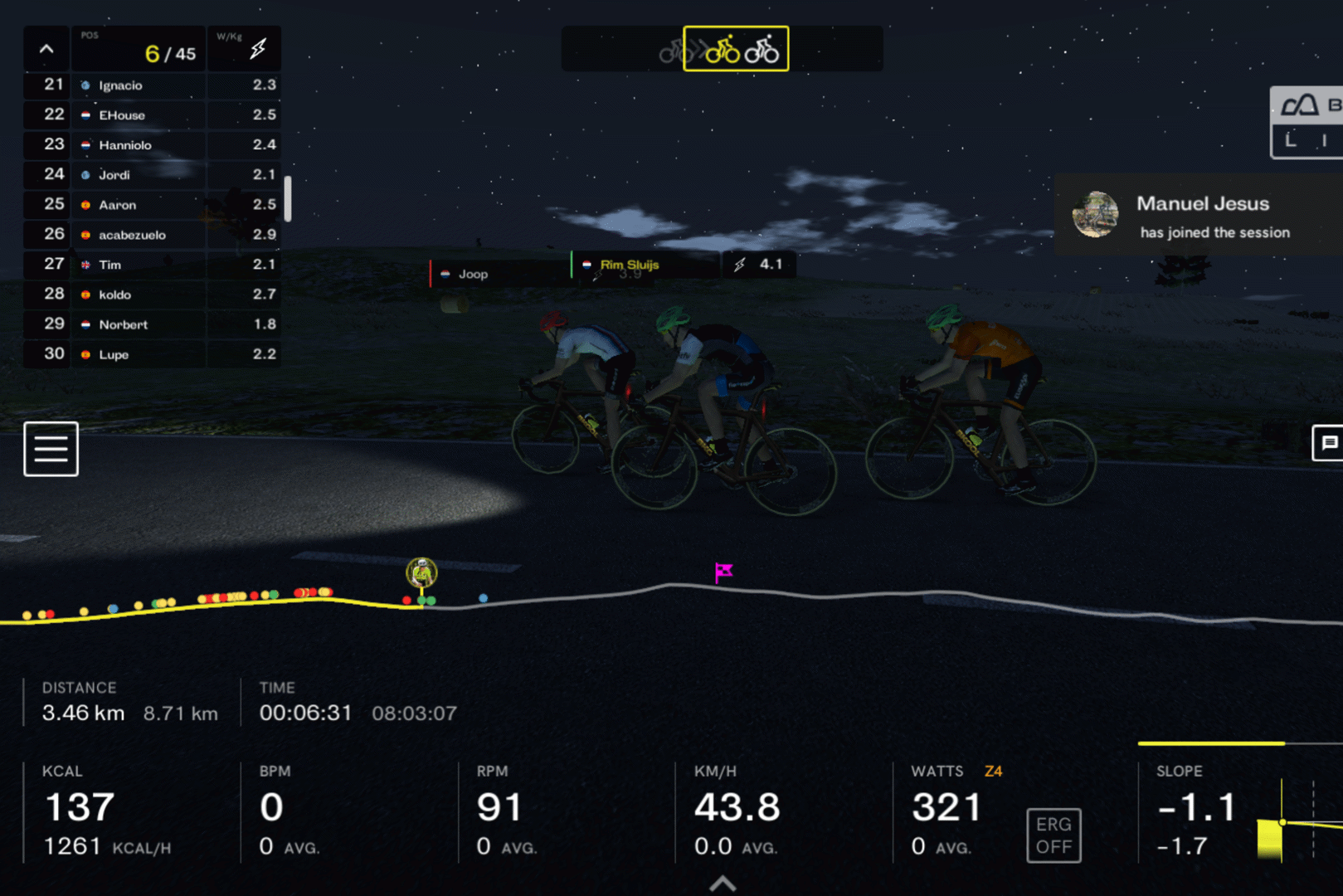
Task: Select rider EHouse in the leaderboard
Action: (x=122, y=115)
